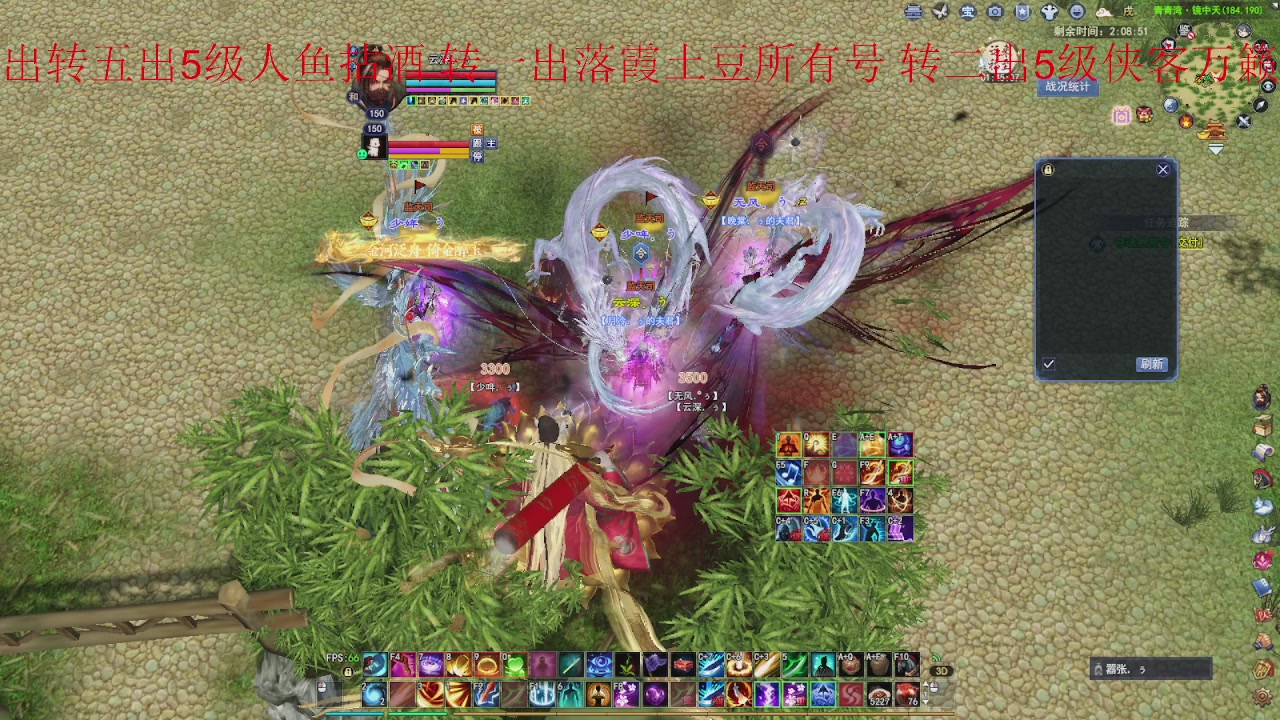Image resolution: width=1280 pixels, height=720 pixels.
Task: Open the palace building icon on top toolbar
Action: click(913, 11)
